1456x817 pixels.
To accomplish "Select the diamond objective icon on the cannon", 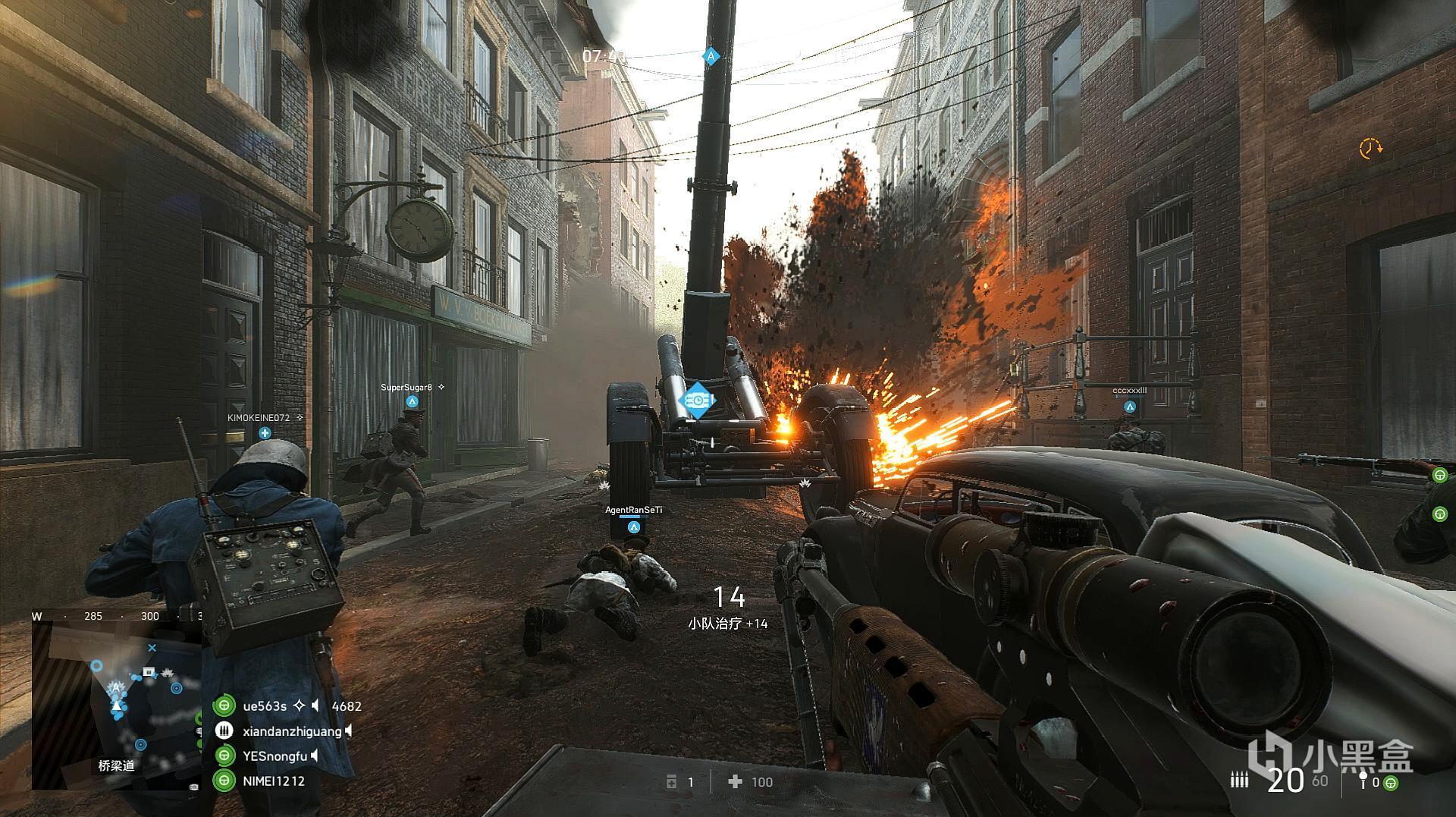I will point(696,399).
